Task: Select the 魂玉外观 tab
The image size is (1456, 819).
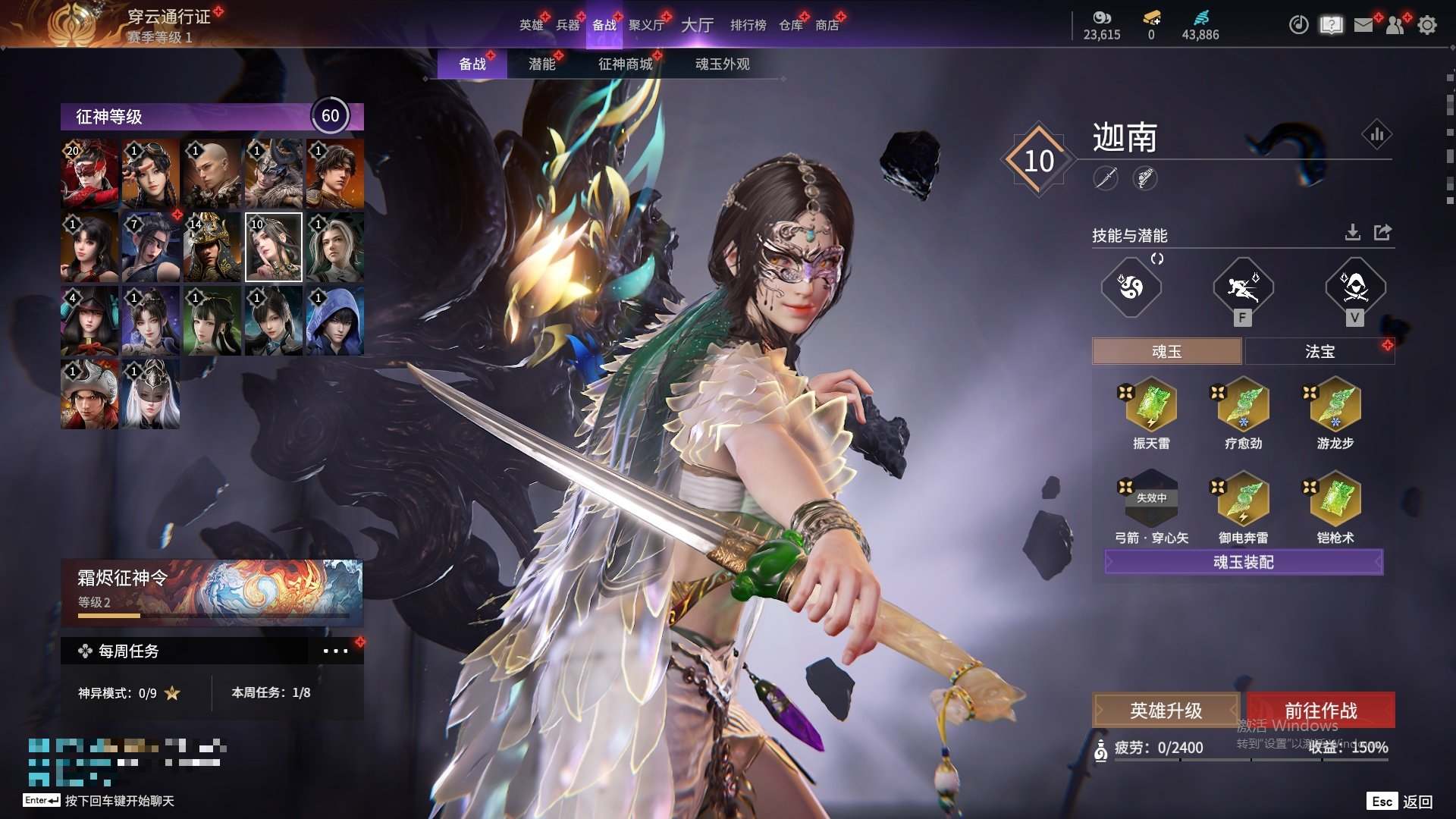Action: (722, 64)
